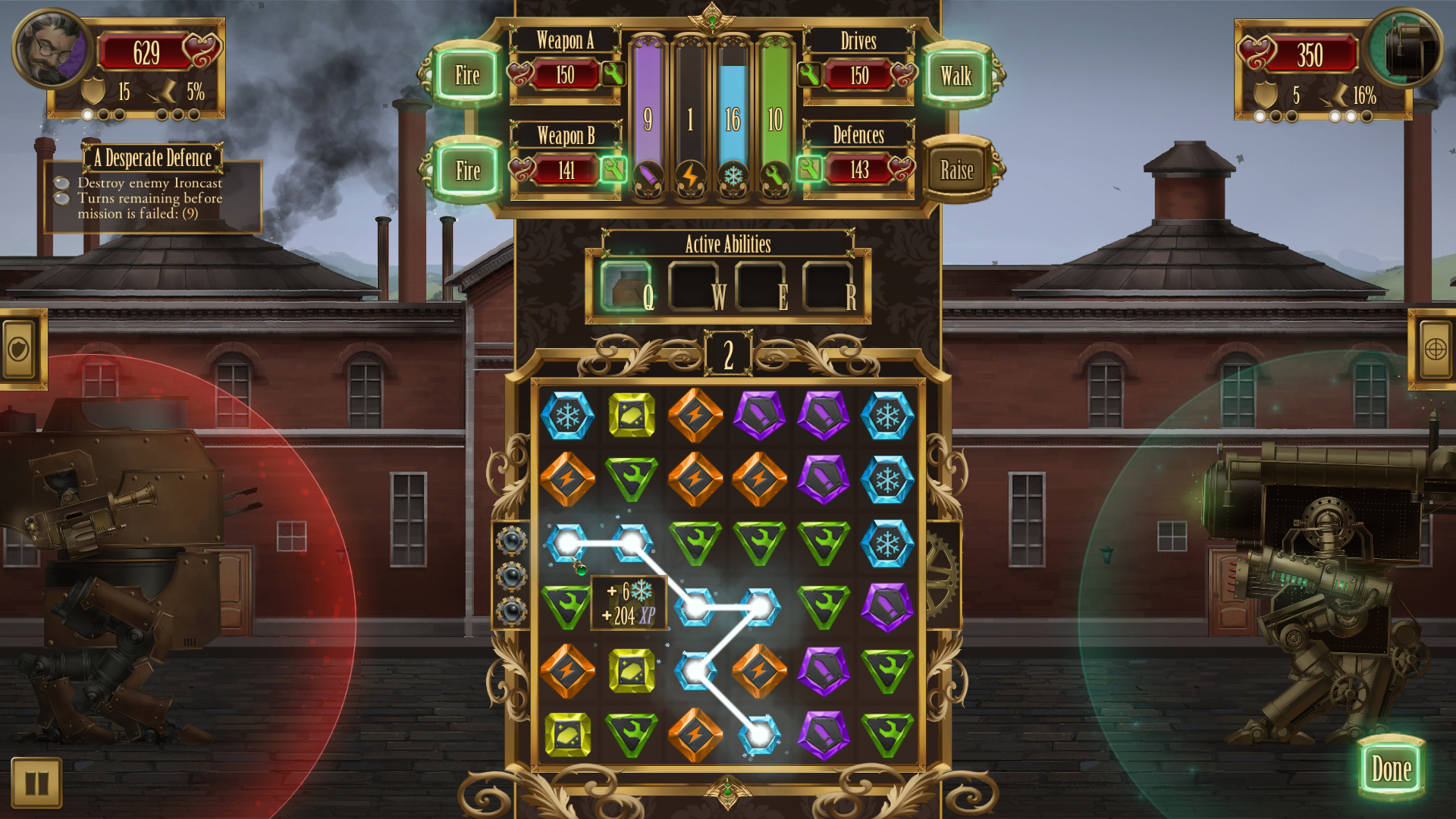Click the purple ammo resource icon

click(648, 176)
